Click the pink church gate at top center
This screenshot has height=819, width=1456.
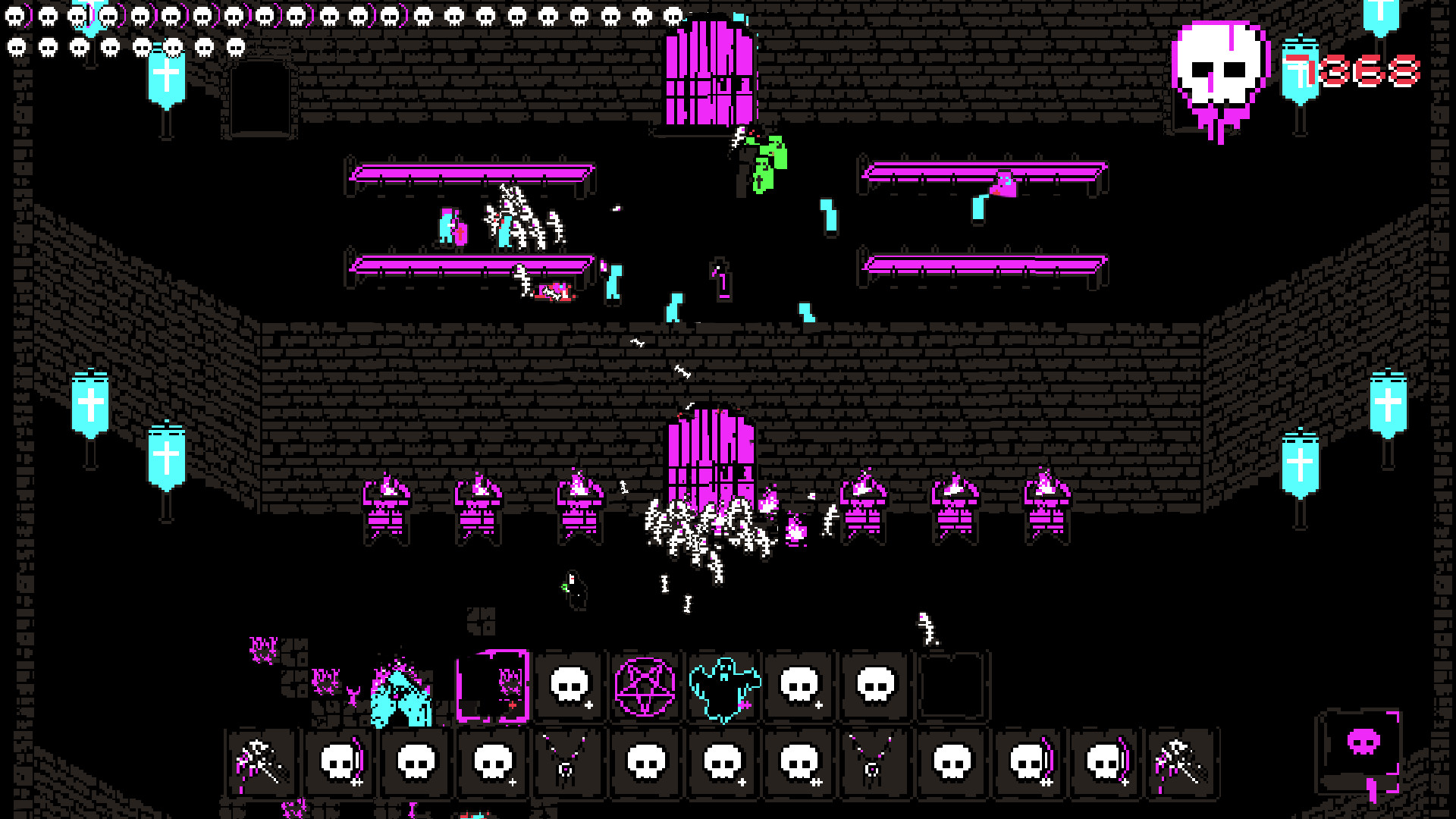[x=709, y=72]
